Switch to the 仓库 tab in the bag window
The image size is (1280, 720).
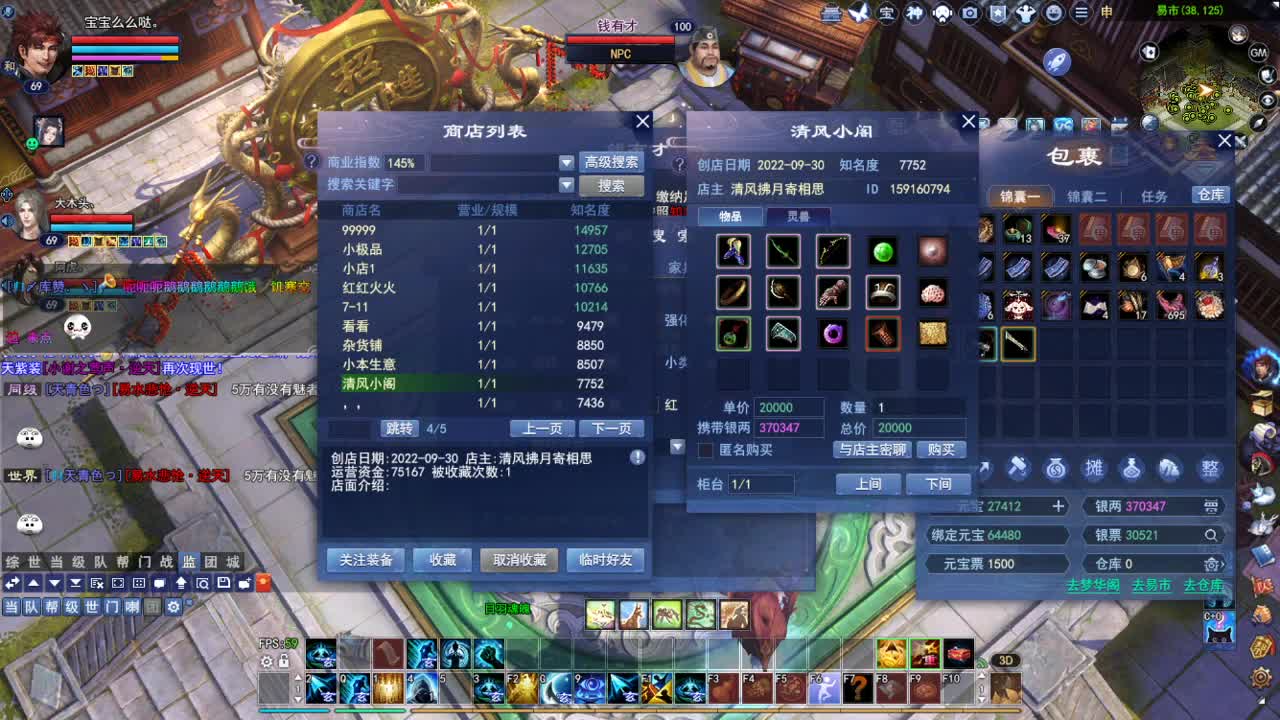click(x=1209, y=196)
